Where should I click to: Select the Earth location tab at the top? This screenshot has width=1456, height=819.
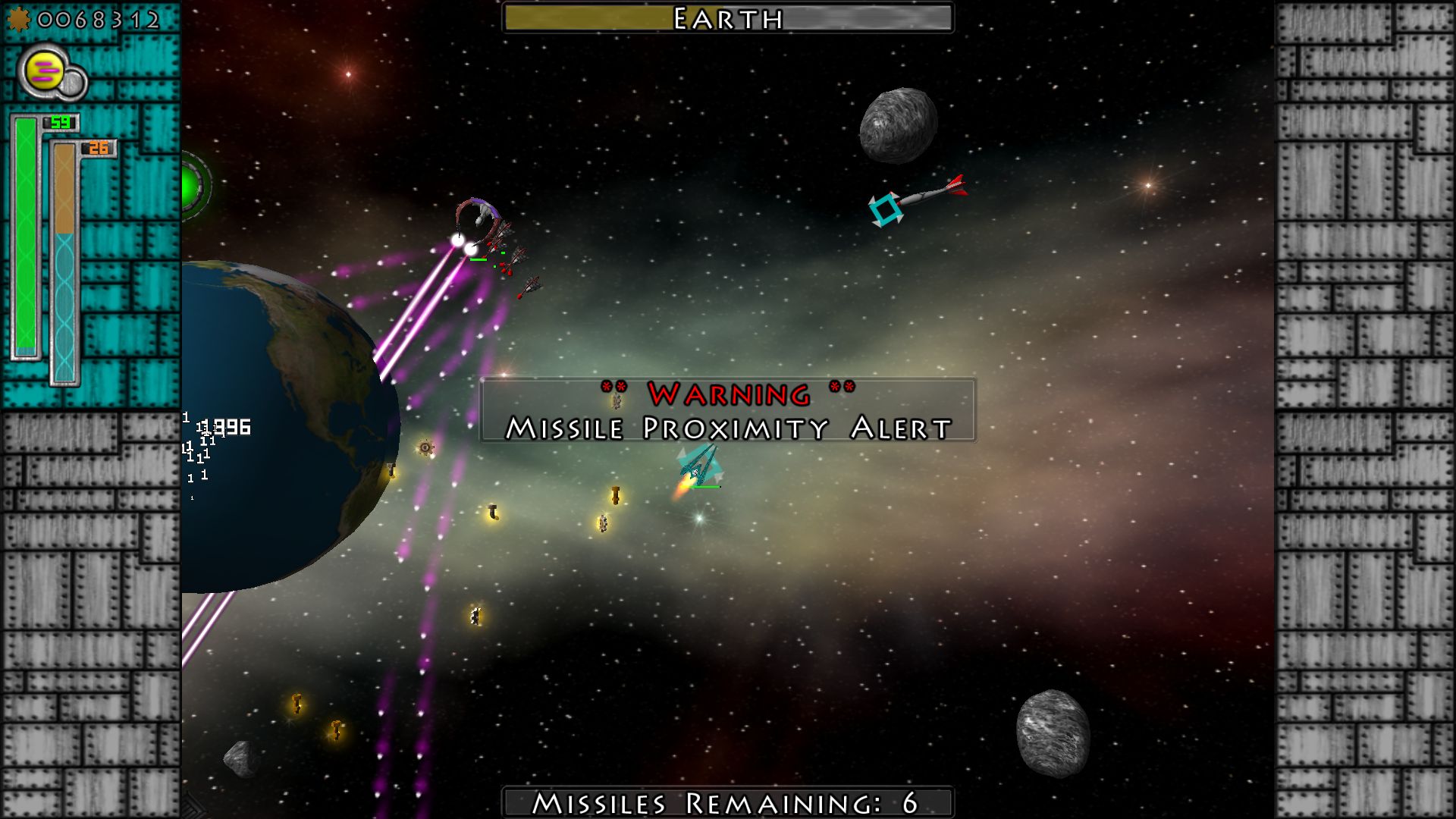click(726, 20)
